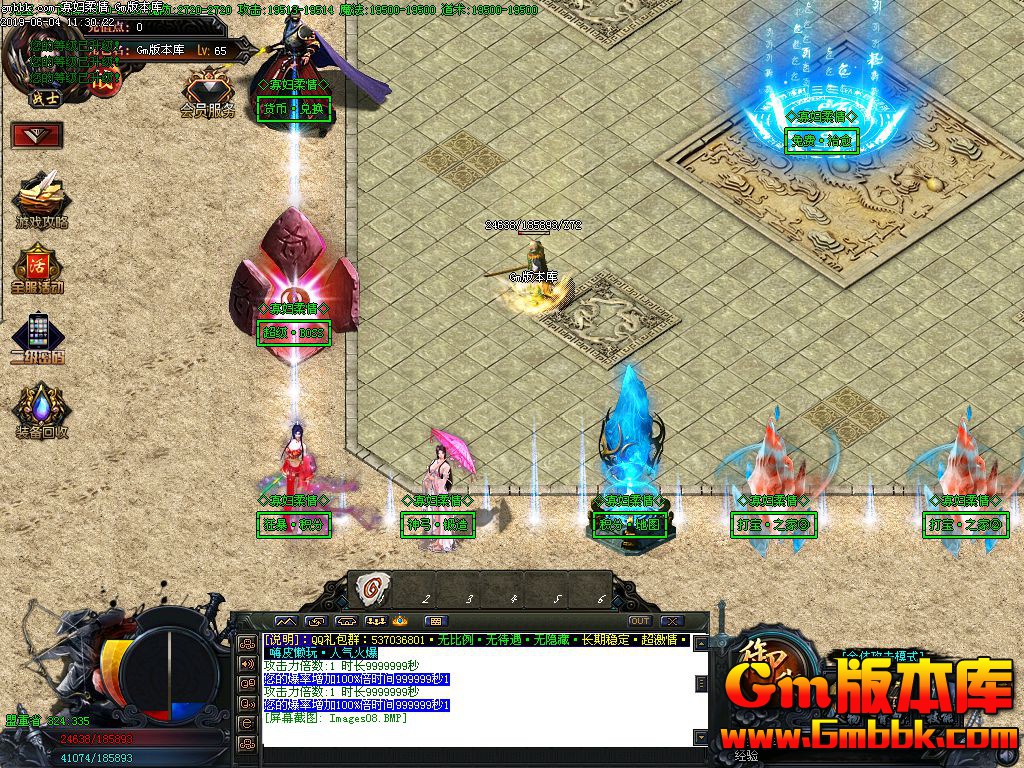Toggle the speaker sound button beside chat
1024x768 pixels.
point(246,662)
